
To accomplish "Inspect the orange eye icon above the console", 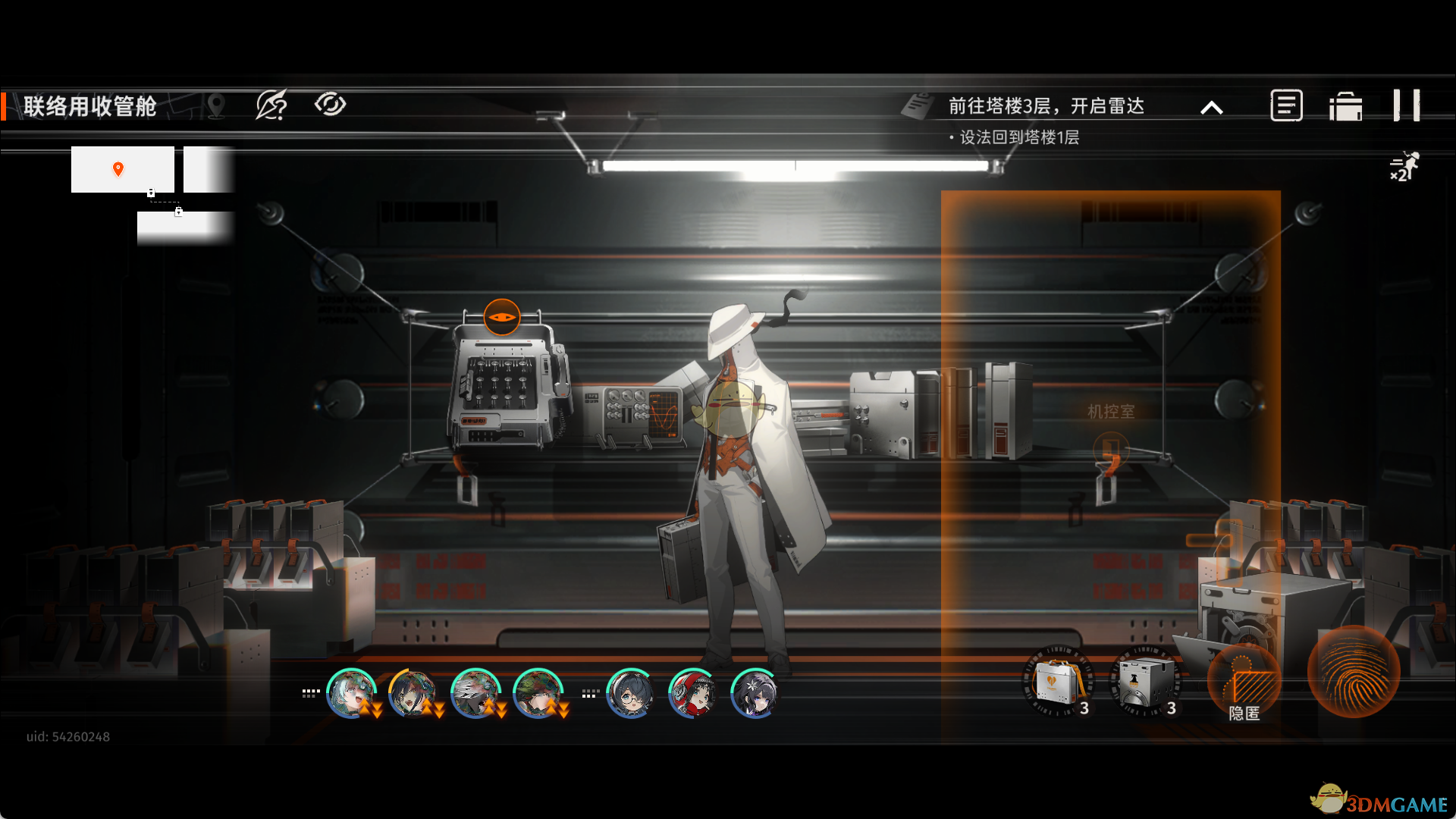I will click(x=501, y=317).
